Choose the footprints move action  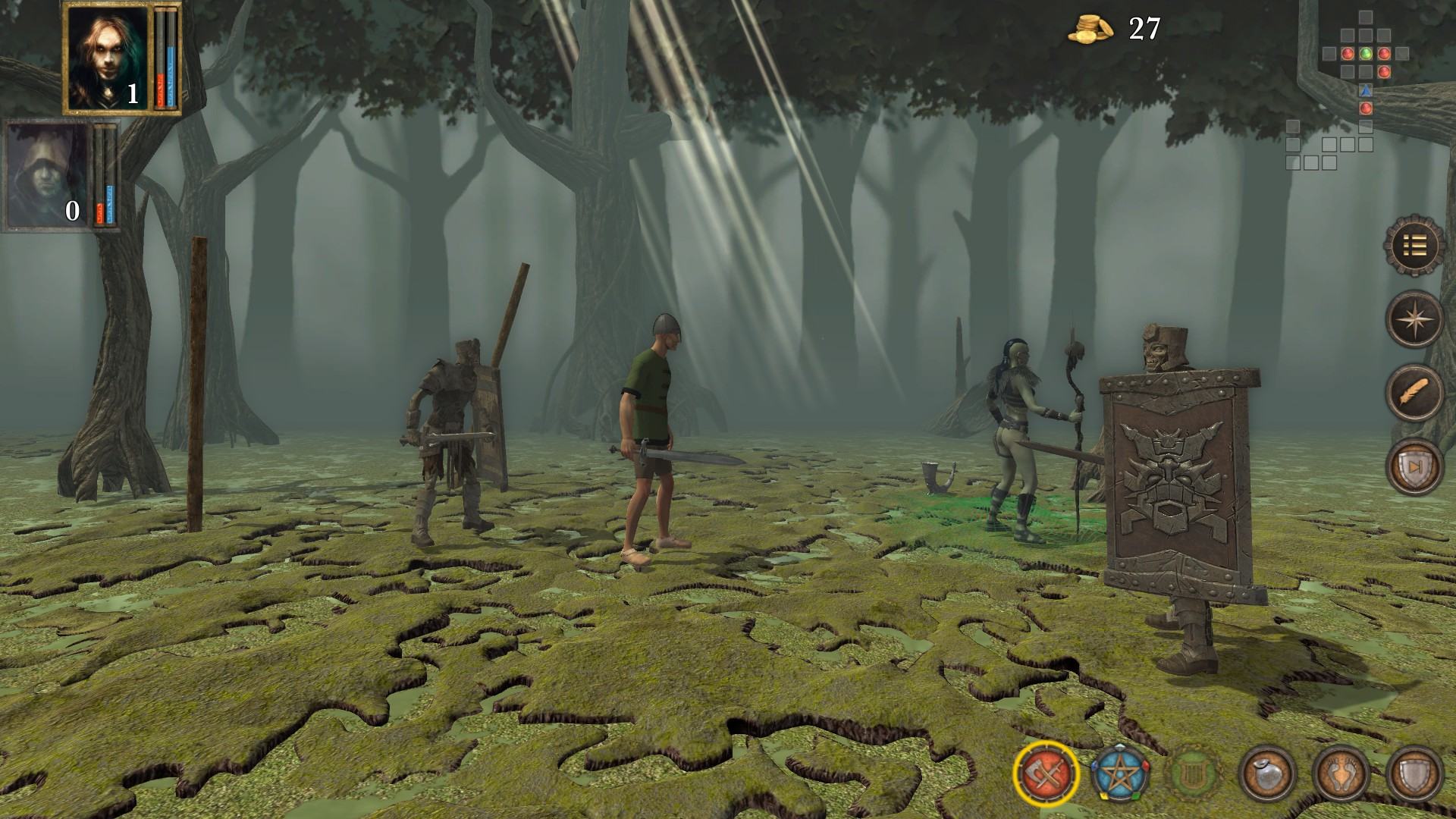1341,774
